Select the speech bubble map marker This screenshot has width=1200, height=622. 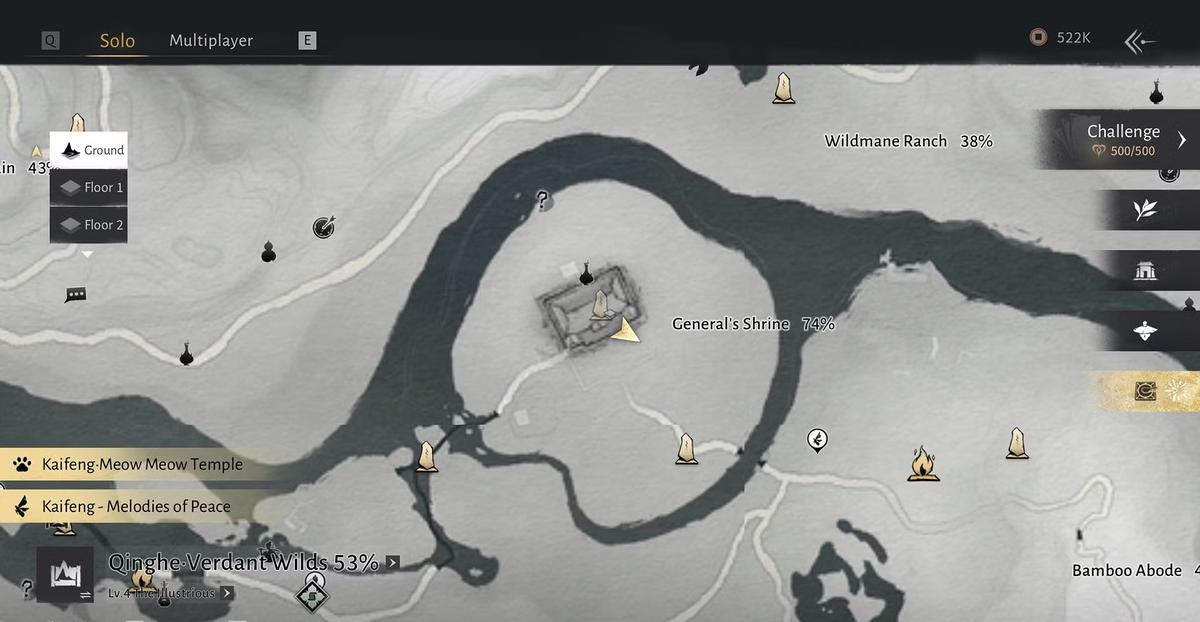(75, 295)
